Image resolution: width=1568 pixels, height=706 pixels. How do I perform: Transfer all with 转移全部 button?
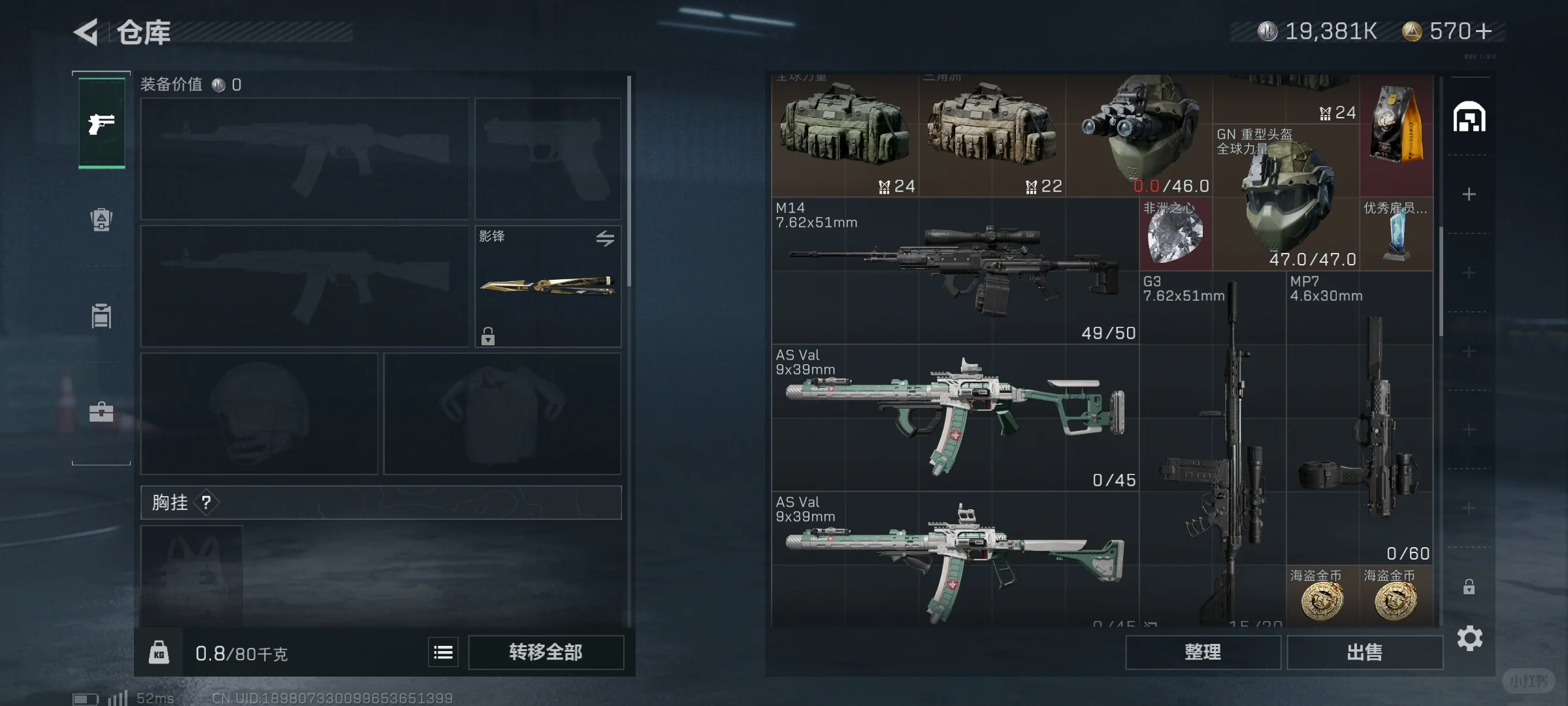[x=546, y=652]
